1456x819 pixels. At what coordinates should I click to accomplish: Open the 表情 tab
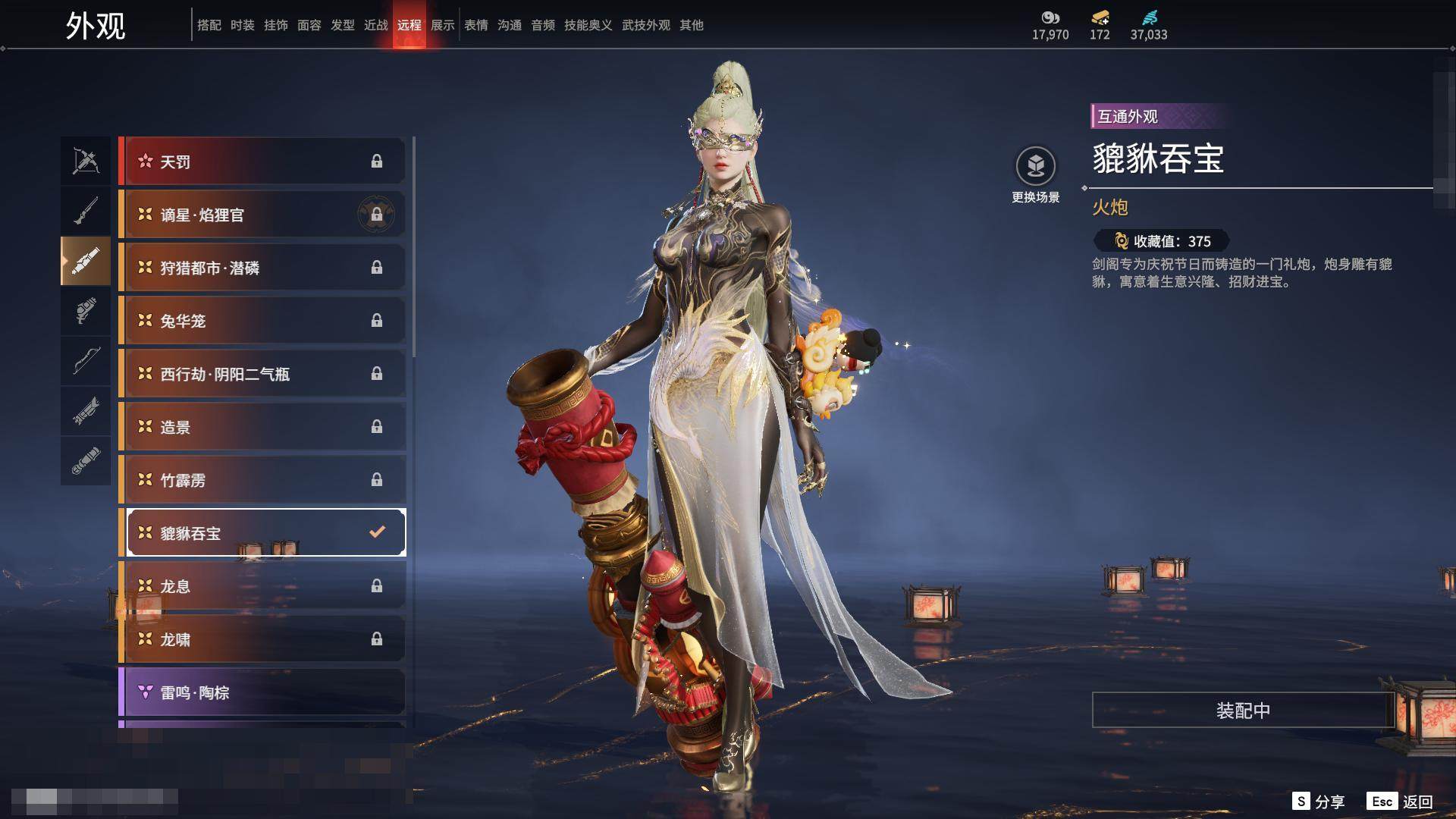(x=476, y=25)
